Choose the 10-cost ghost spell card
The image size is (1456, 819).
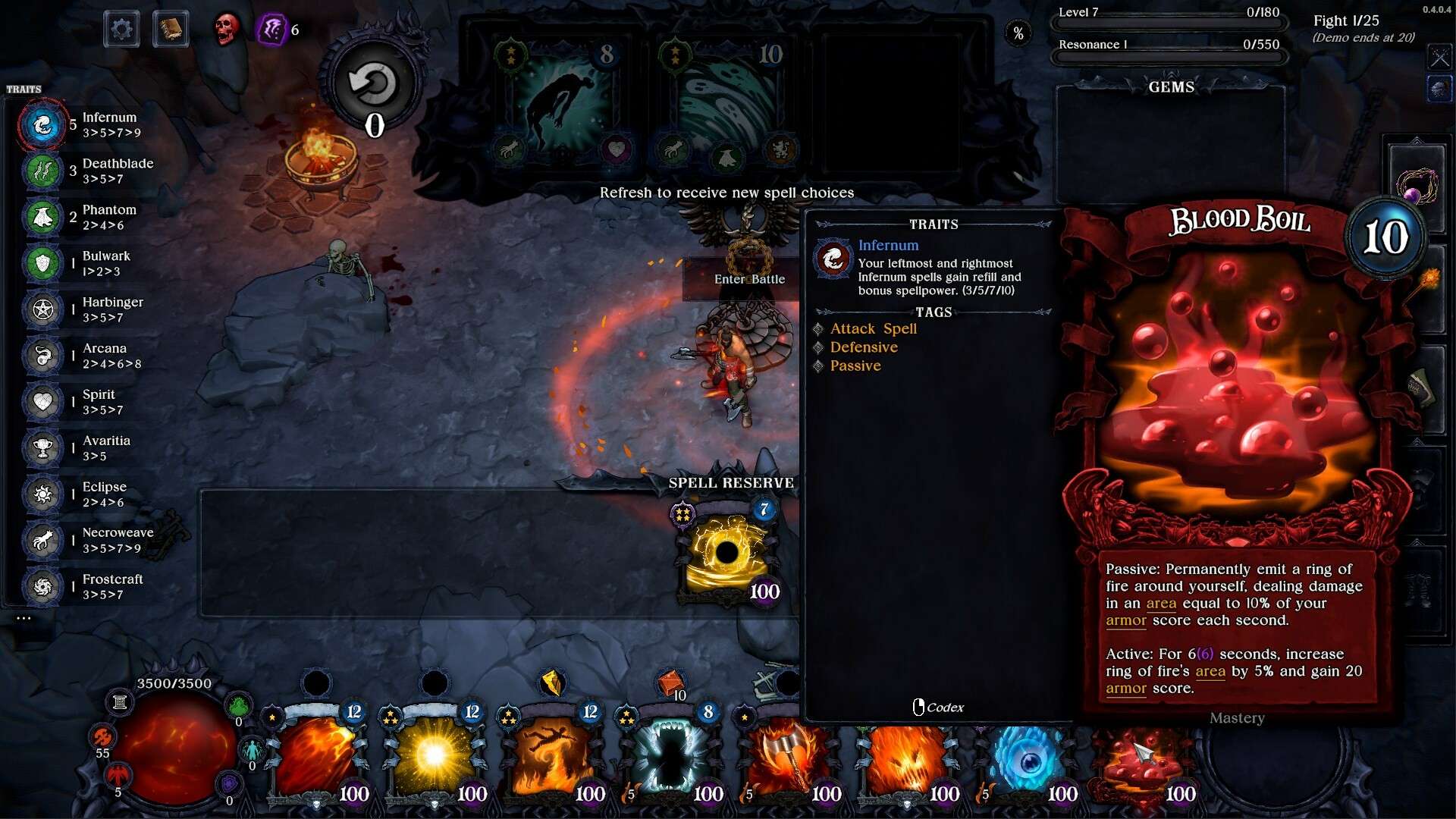[726, 102]
